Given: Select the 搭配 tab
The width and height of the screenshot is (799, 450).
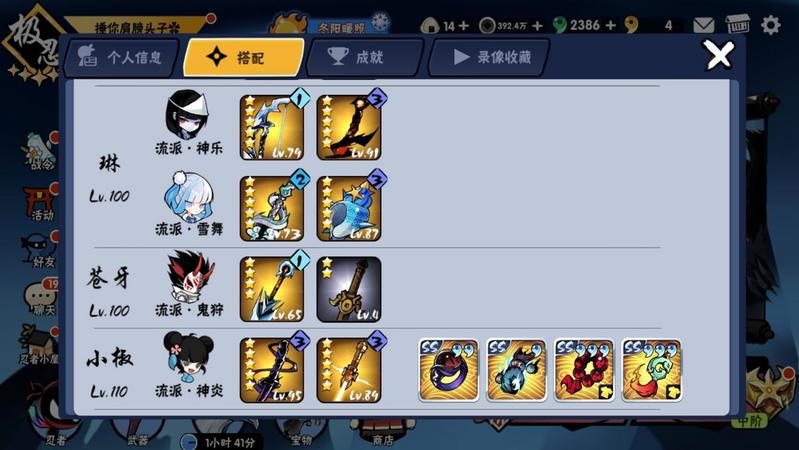Looking at the screenshot, I should click(x=243, y=58).
